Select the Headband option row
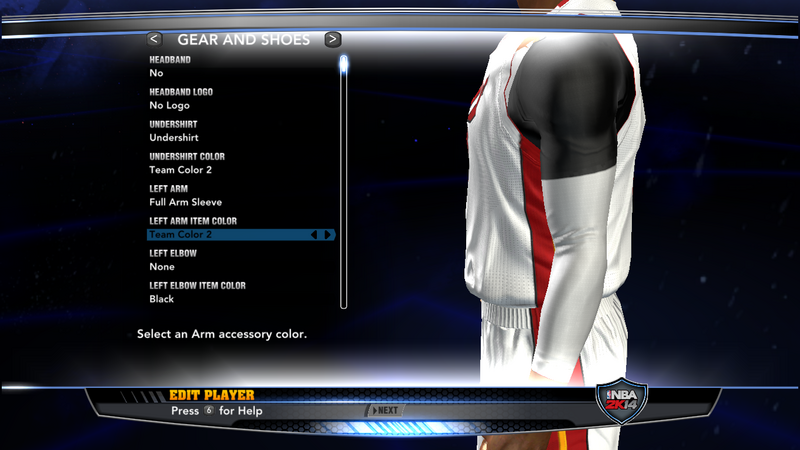Image resolution: width=800 pixels, height=450 pixels. coord(240,67)
